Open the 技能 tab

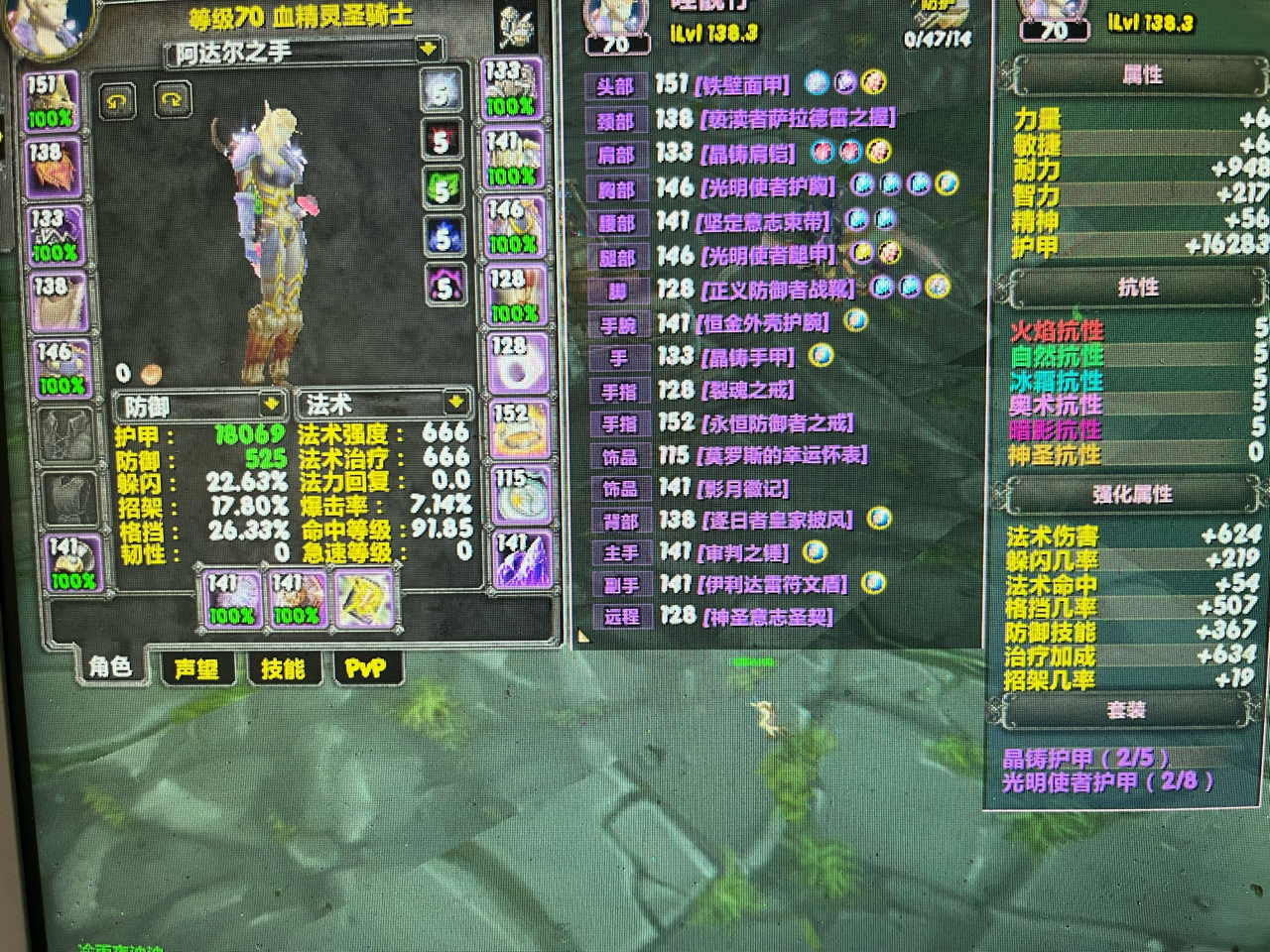(284, 666)
